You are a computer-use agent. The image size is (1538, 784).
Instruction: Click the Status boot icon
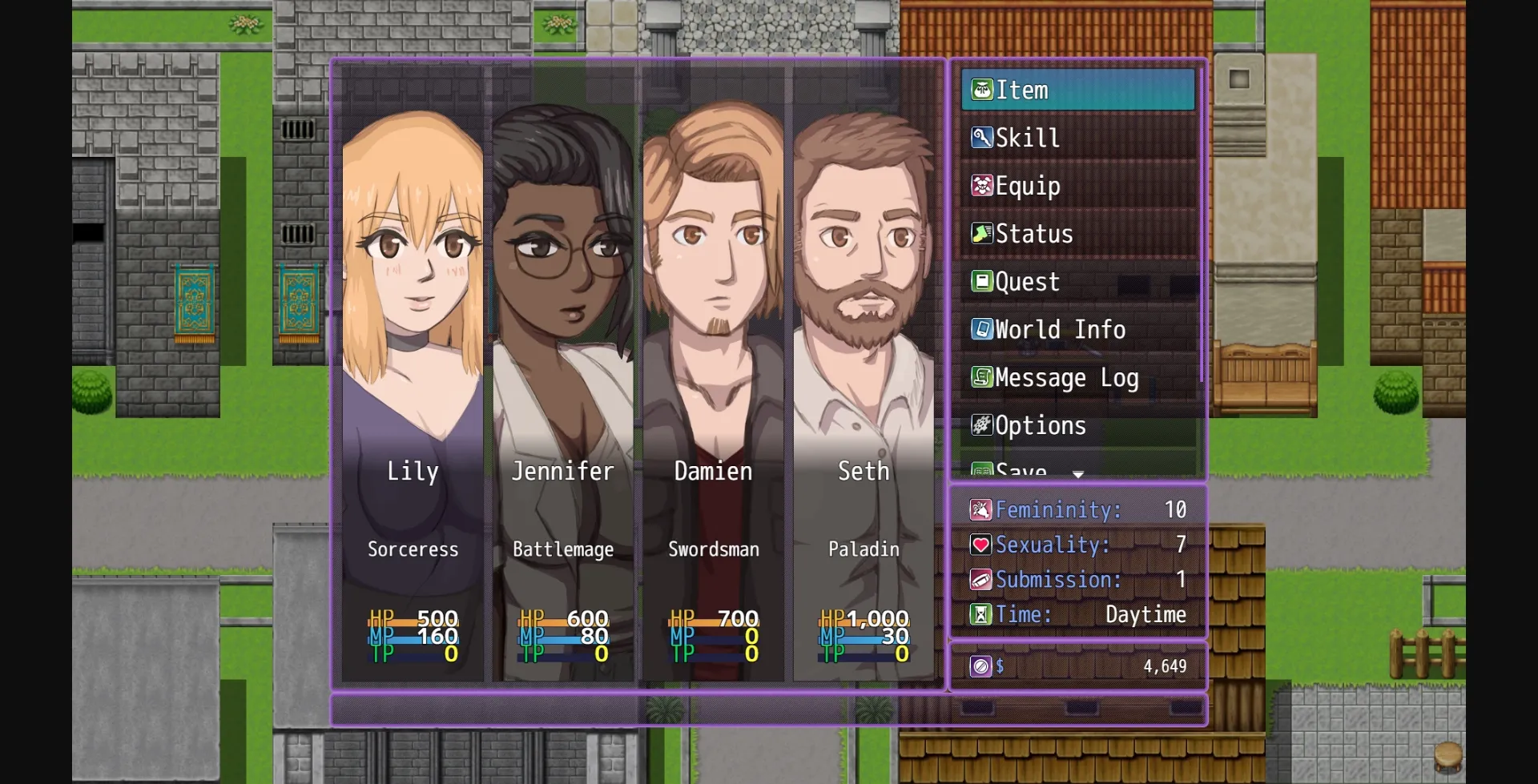980,234
